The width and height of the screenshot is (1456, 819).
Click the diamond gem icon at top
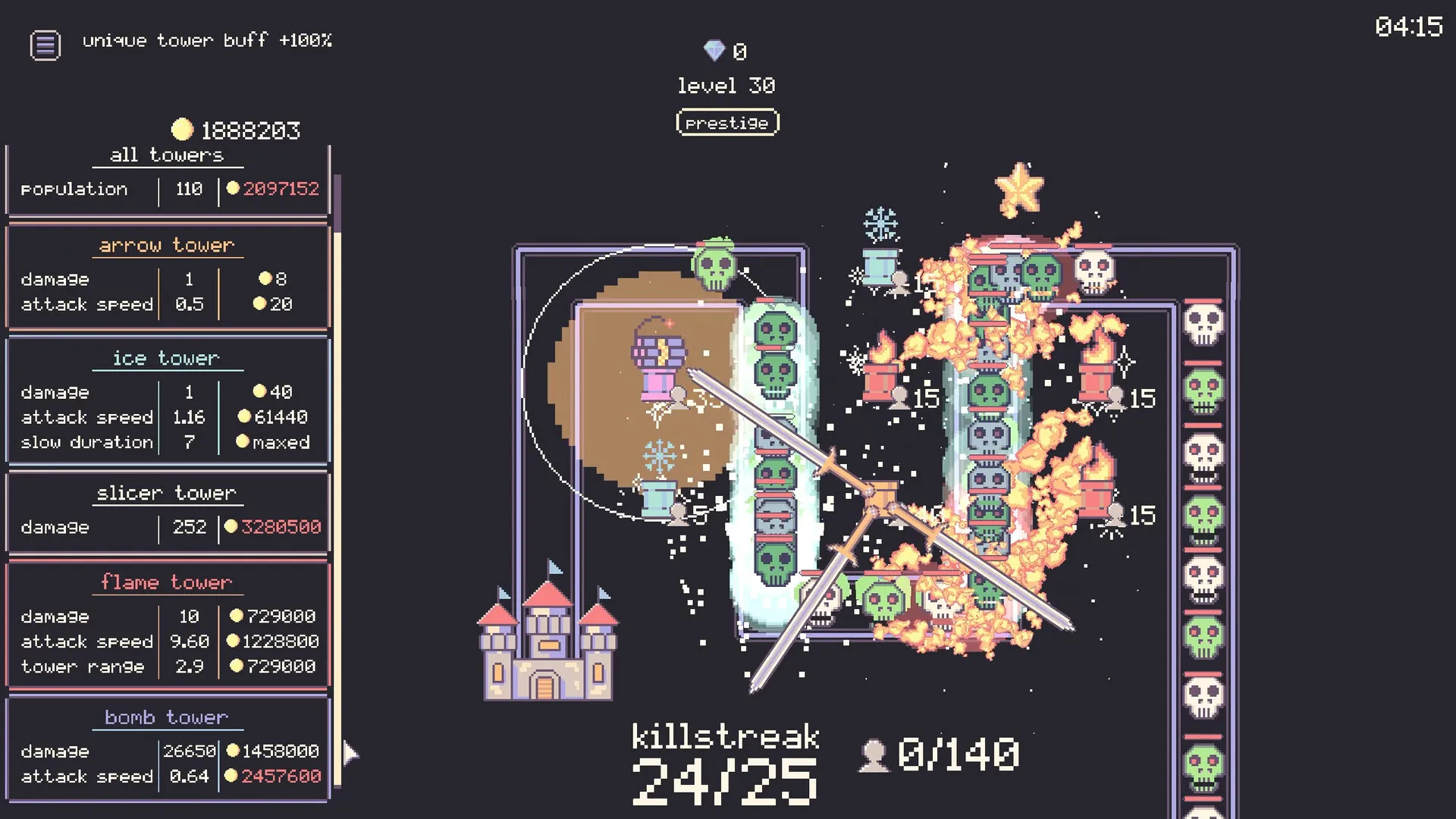click(x=714, y=51)
